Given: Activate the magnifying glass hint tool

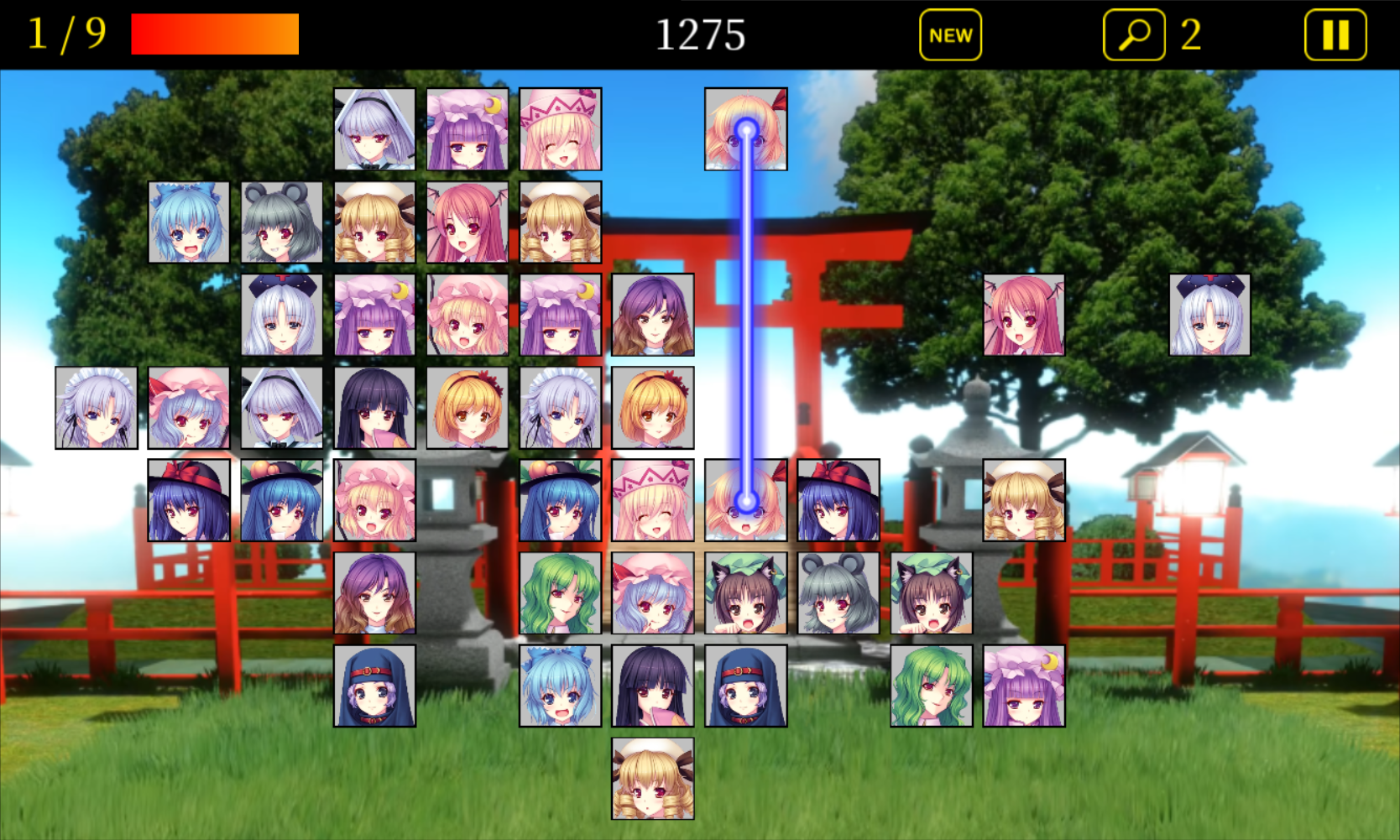Looking at the screenshot, I should (1133, 35).
